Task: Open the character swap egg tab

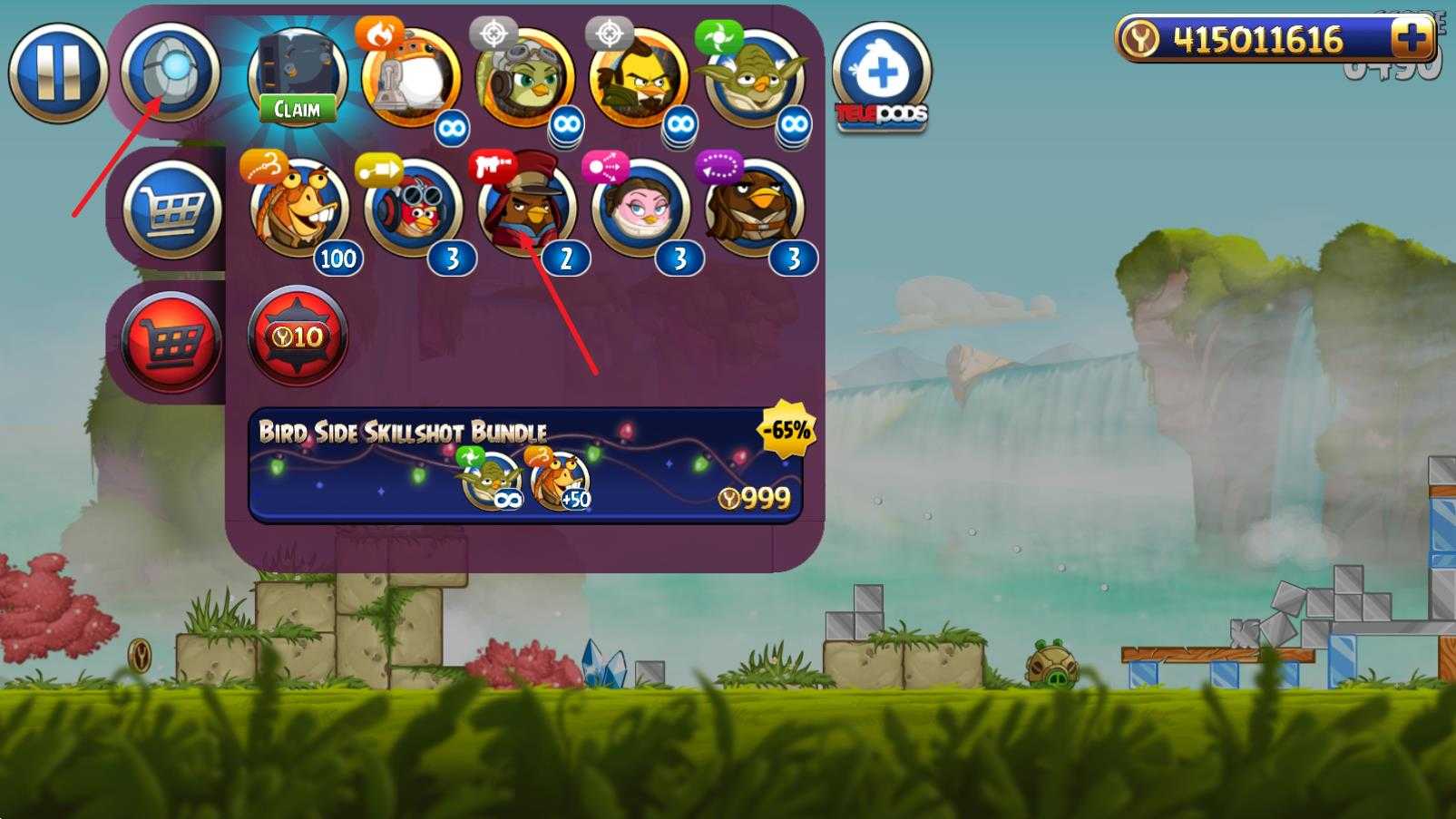Action: point(171,72)
